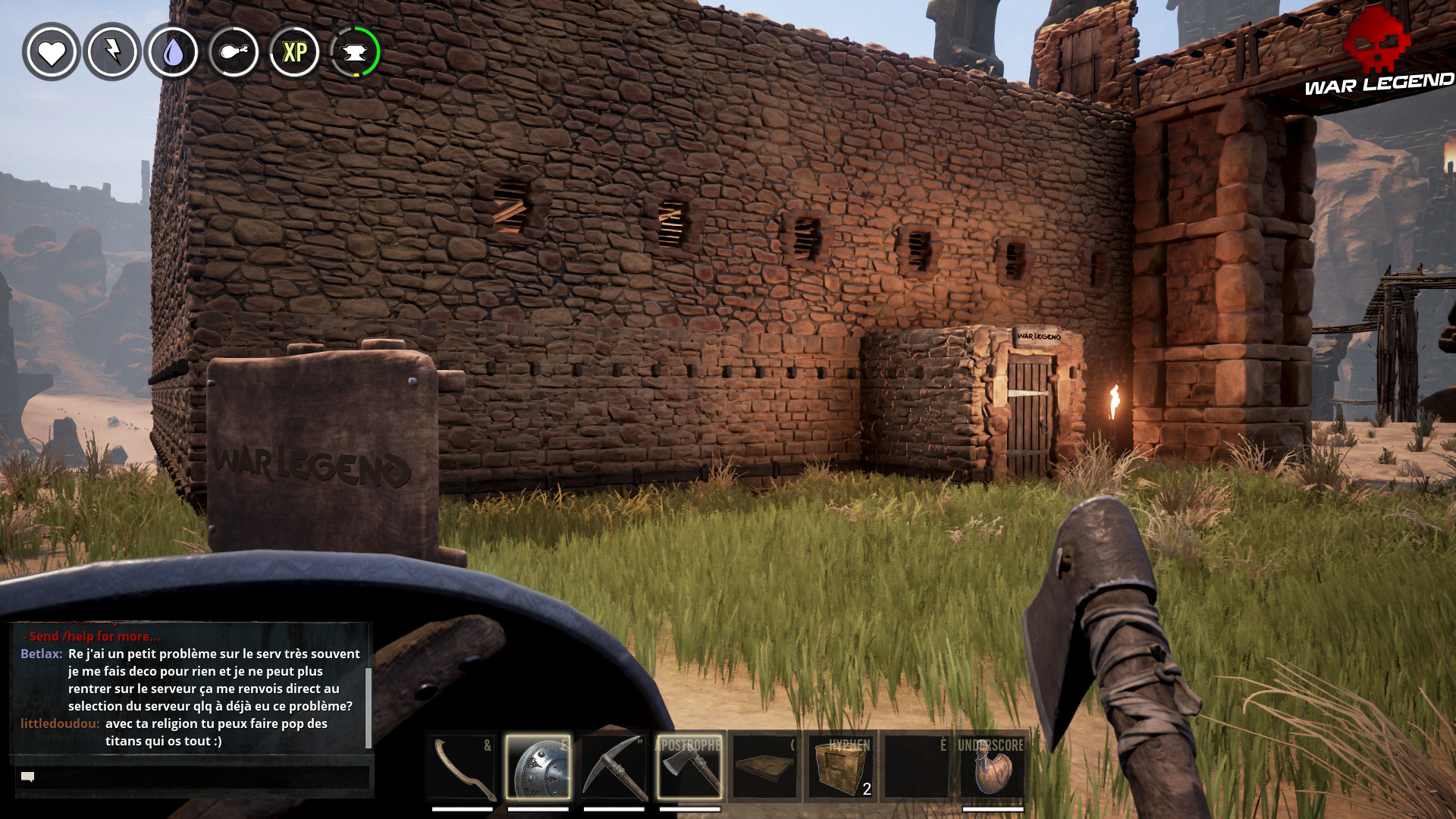Click the lightning stamina indicator
The width and height of the screenshot is (1456, 819).
coord(111,53)
